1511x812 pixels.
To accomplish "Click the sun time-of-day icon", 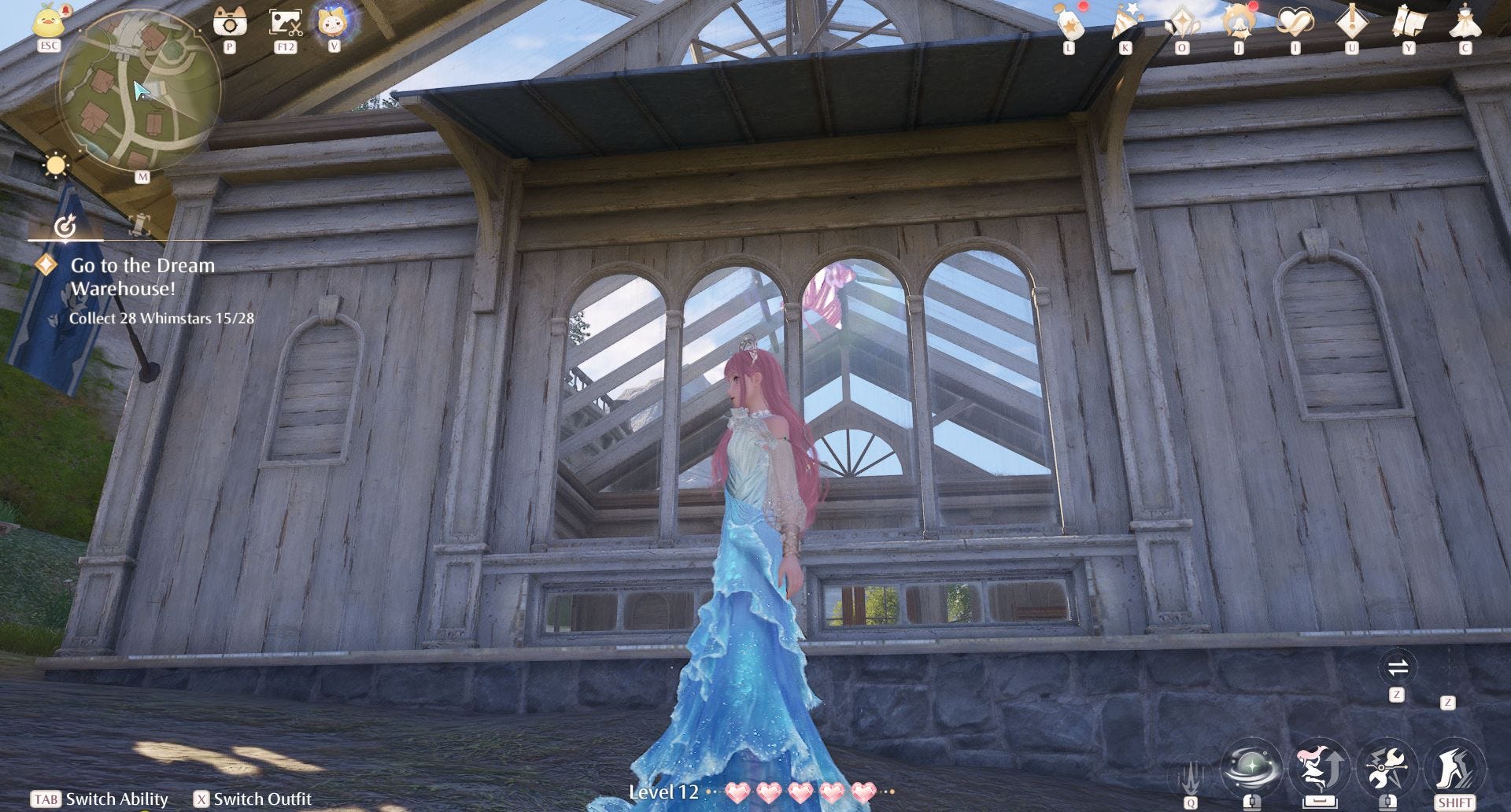I will coord(56,166).
